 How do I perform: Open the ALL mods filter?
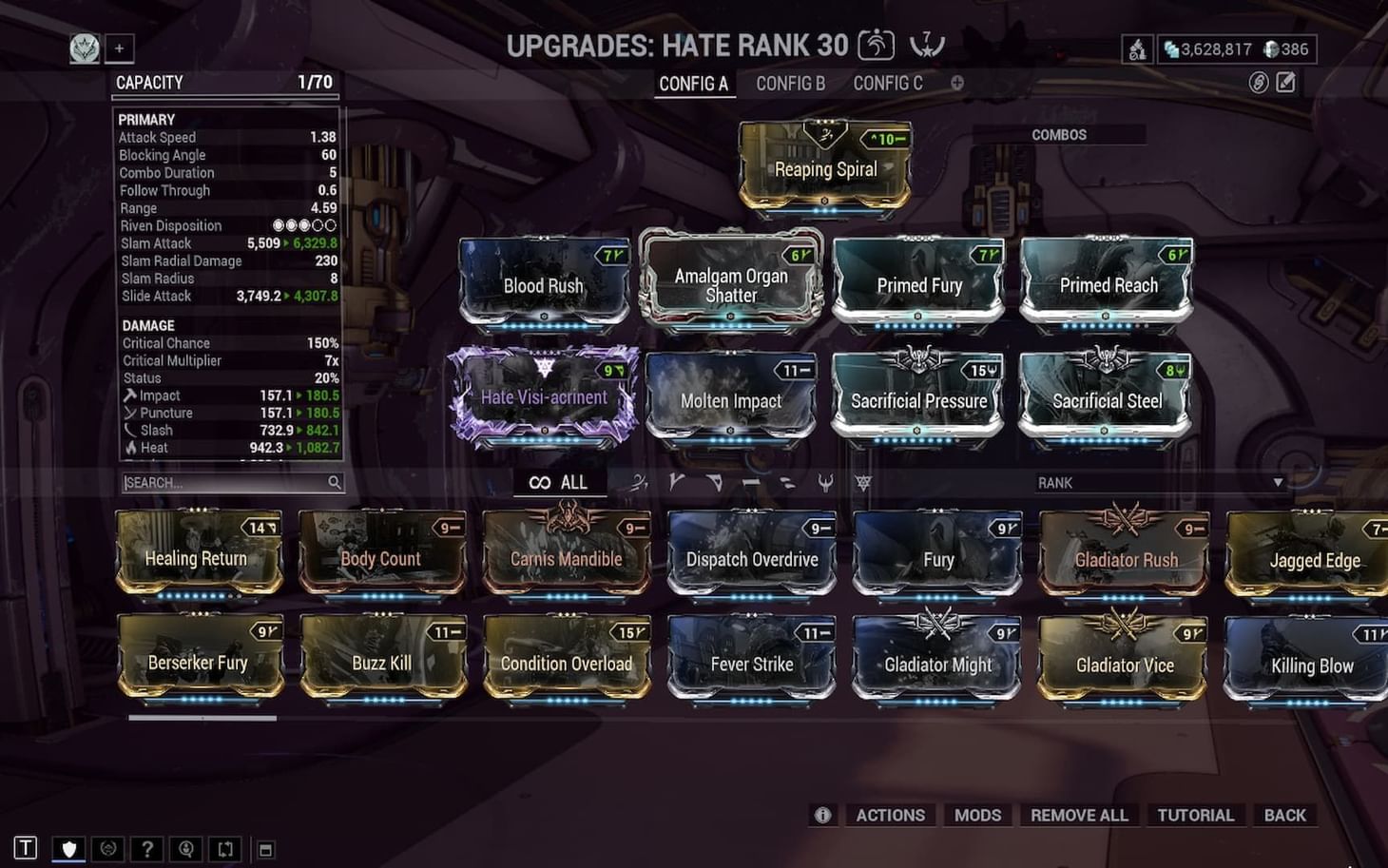(x=559, y=482)
